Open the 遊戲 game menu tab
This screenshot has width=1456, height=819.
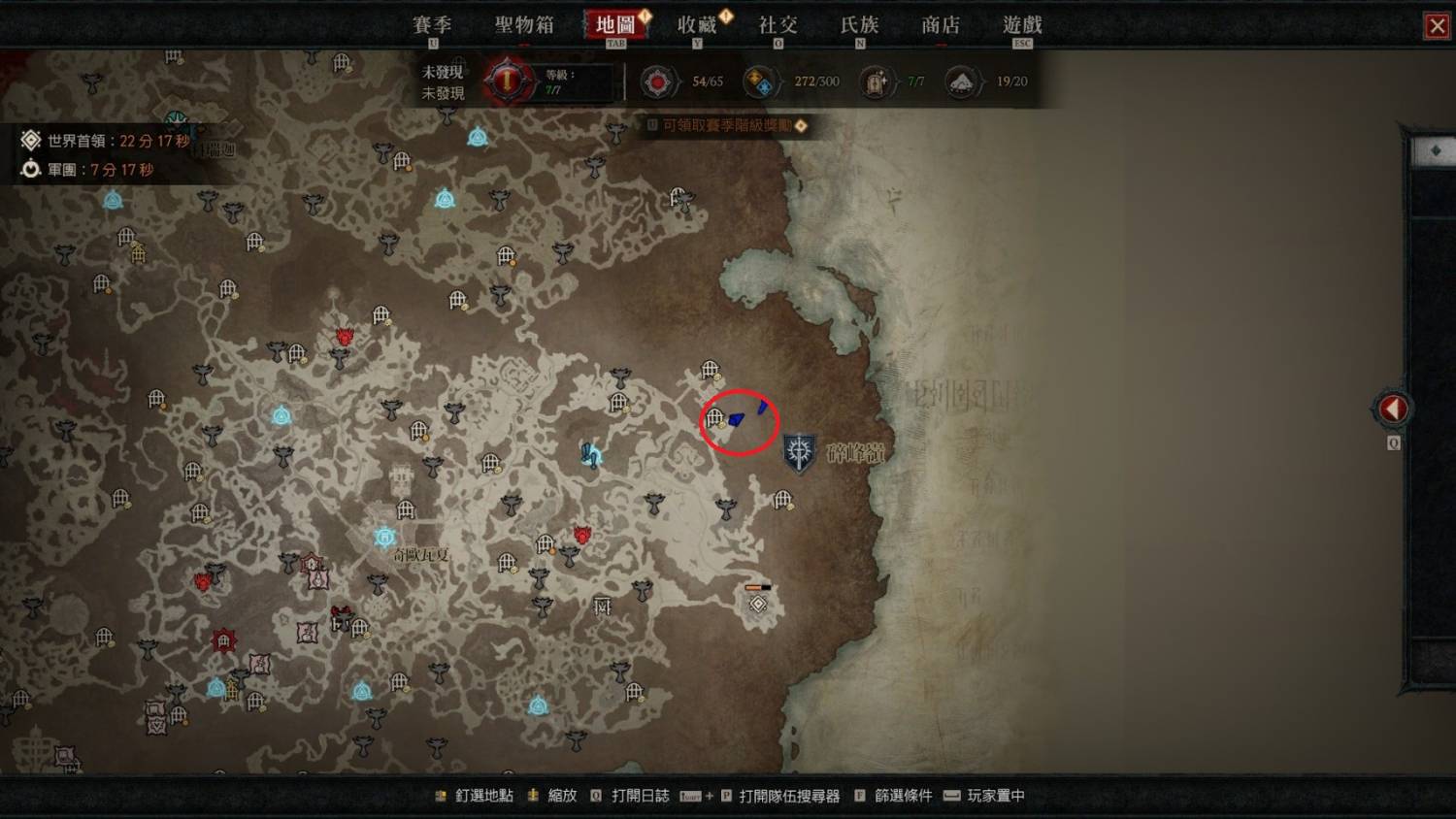(1022, 25)
